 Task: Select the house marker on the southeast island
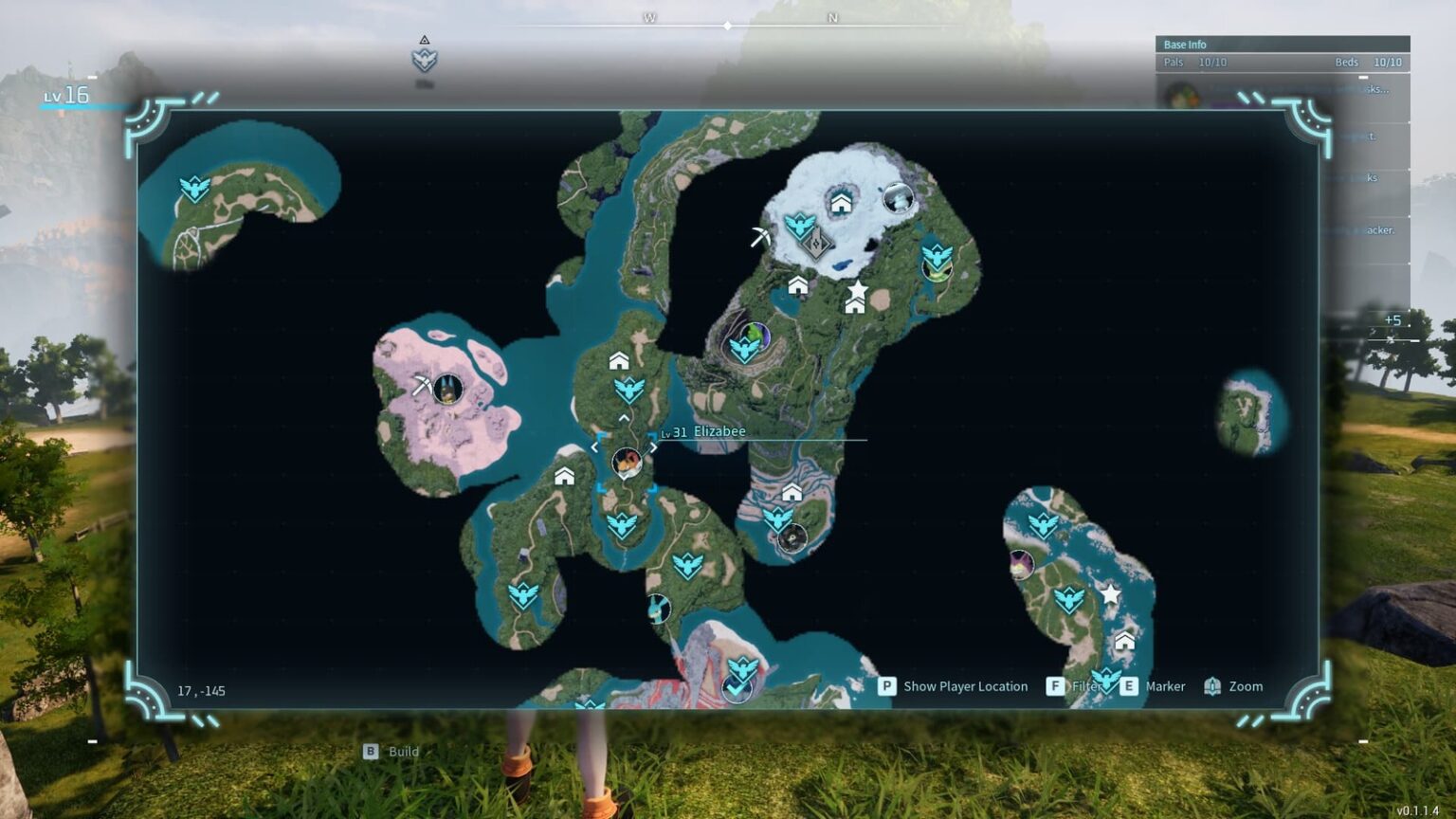pos(1124,641)
